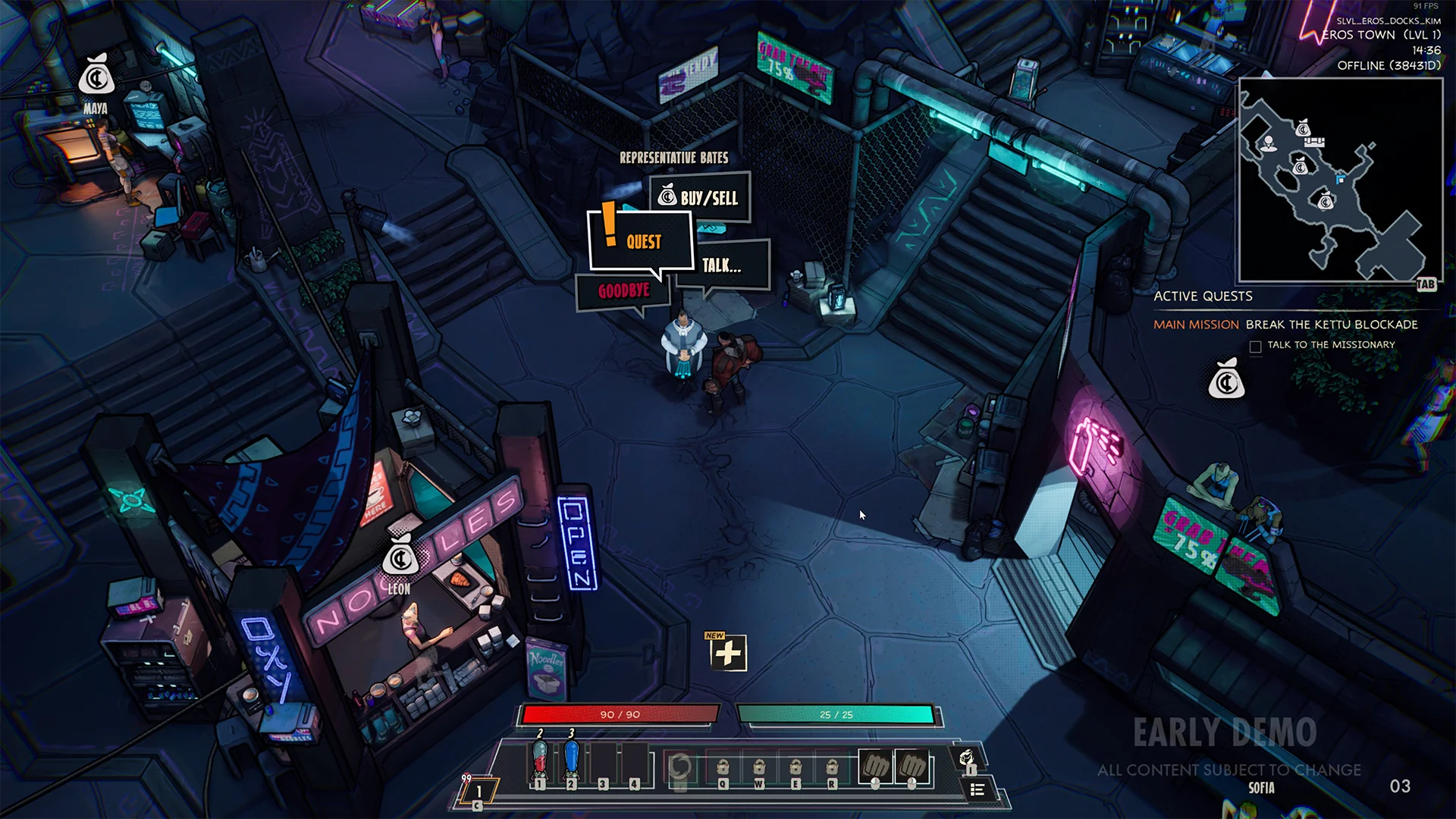The height and width of the screenshot is (819, 1456).
Task: Click the Break the Kettu Blockade quest
Action: tap(1331, 325)
